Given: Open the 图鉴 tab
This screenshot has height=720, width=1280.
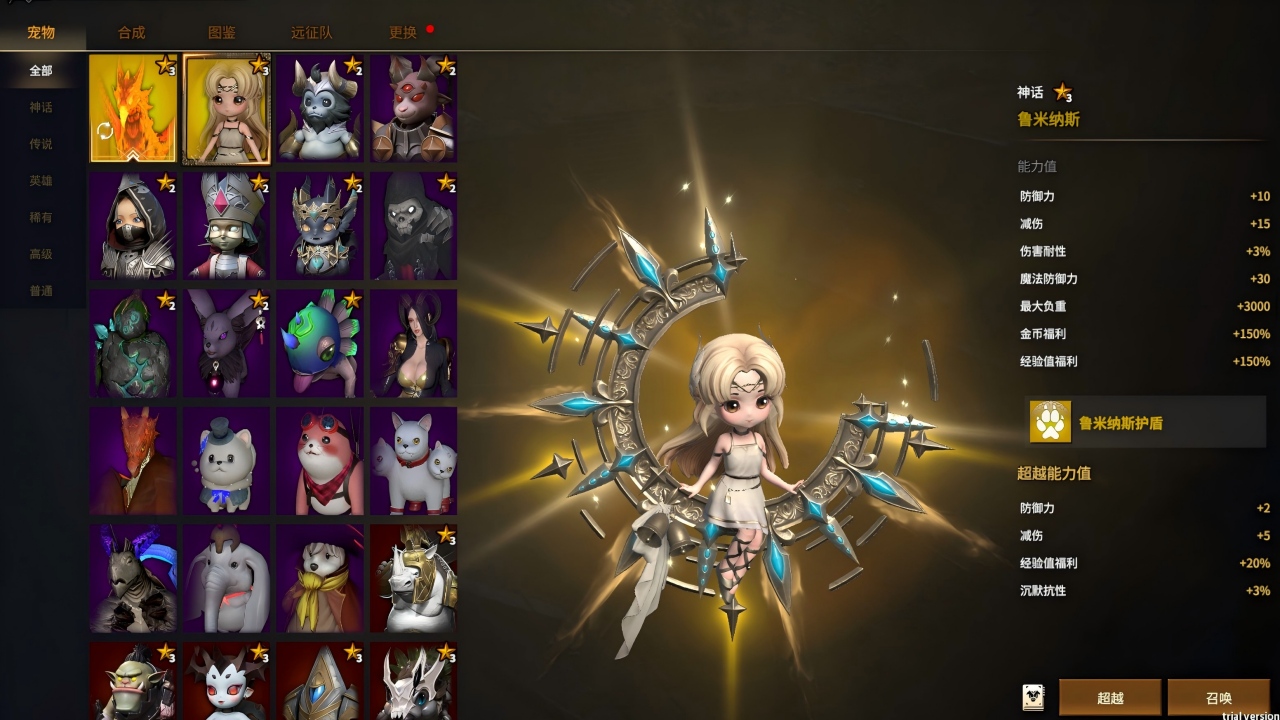Looking at the screenshot, I should coord(222,32).
